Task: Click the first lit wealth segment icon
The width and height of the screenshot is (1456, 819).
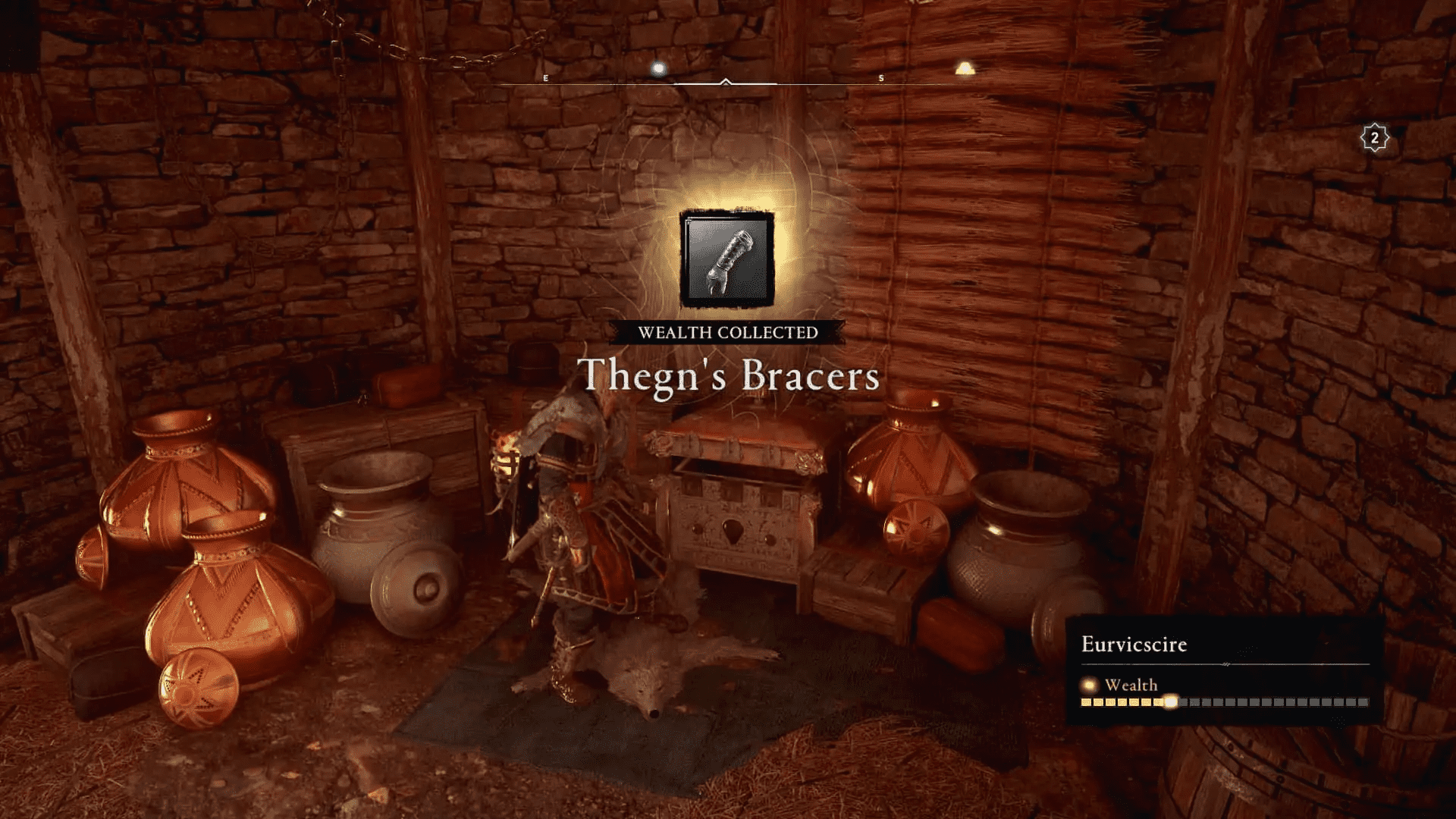Action: (x=1085, y=701)
